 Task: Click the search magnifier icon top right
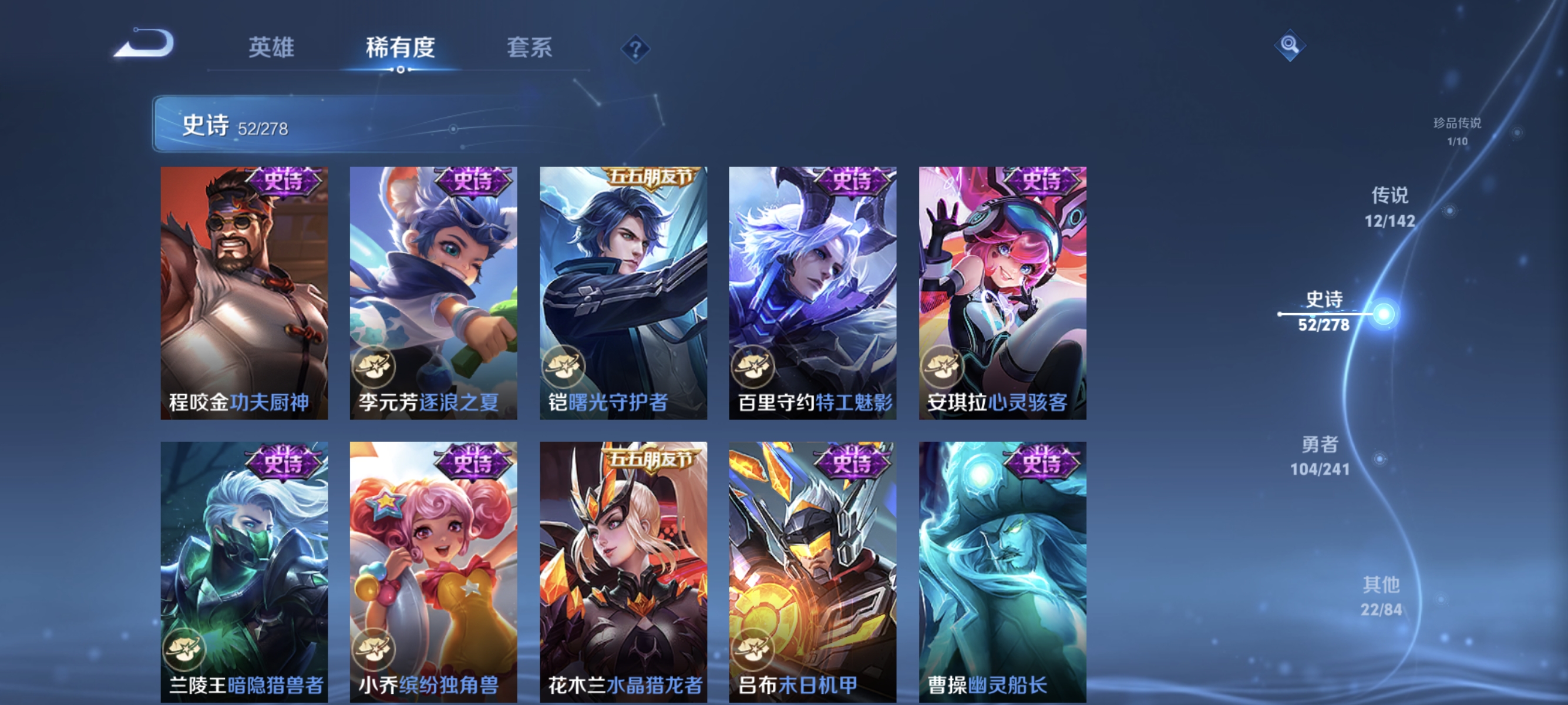(x=1290, y=45)
